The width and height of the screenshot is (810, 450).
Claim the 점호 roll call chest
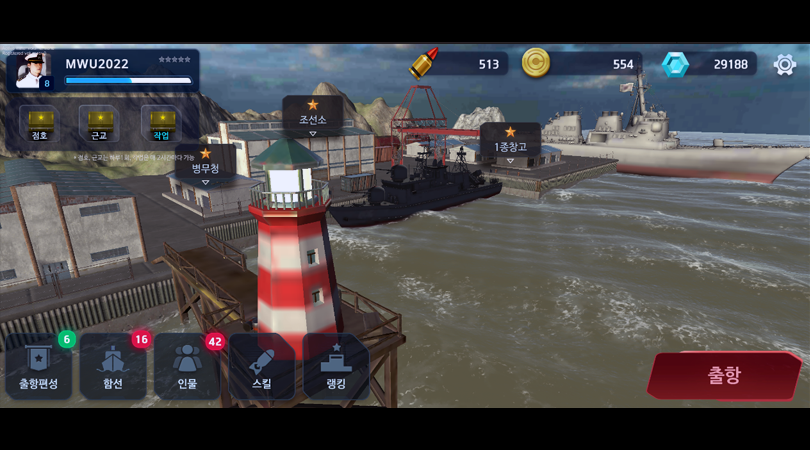click(40, 124)
